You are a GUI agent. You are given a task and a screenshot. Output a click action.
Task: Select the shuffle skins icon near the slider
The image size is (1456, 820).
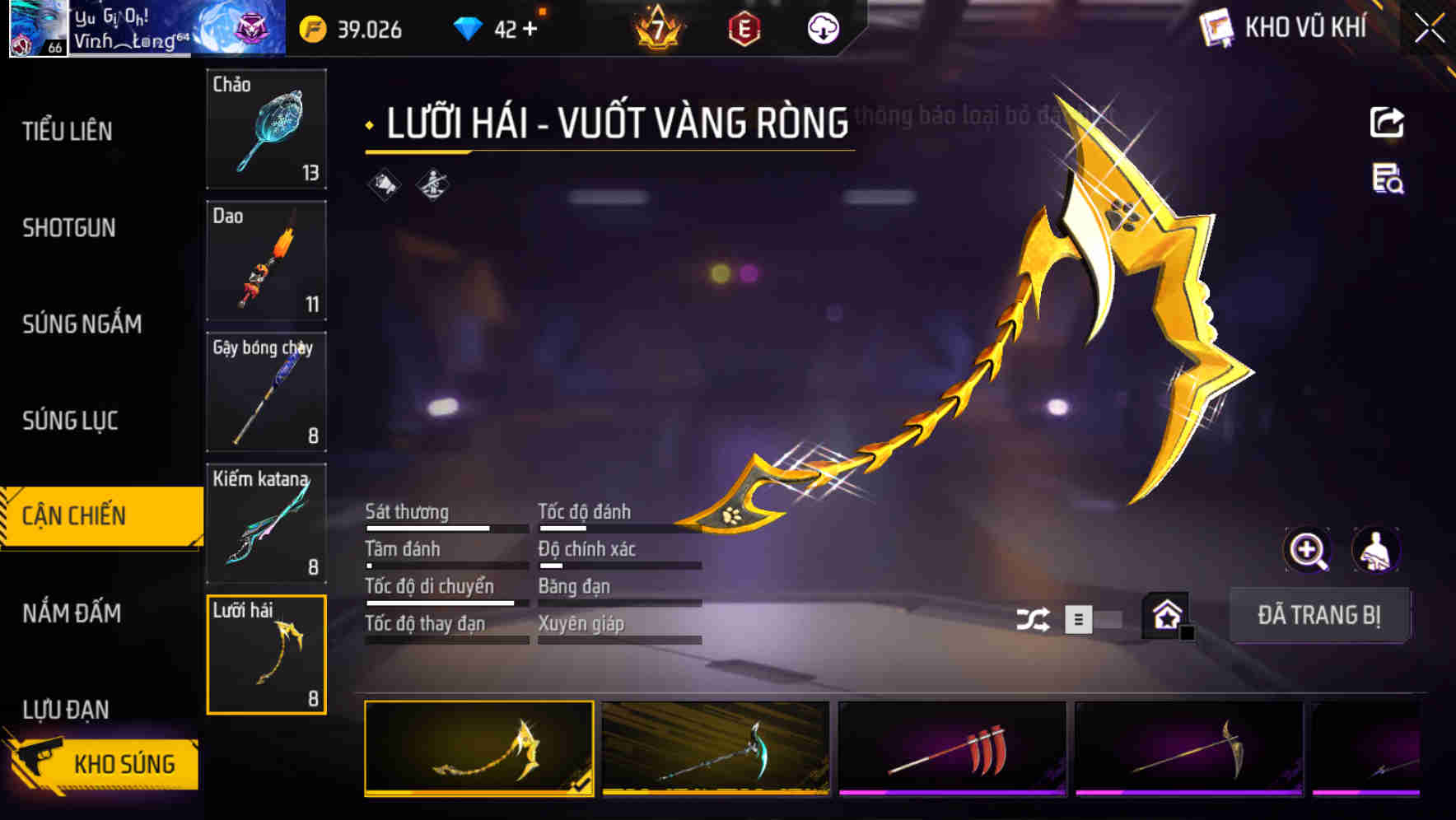point(1034,618)
